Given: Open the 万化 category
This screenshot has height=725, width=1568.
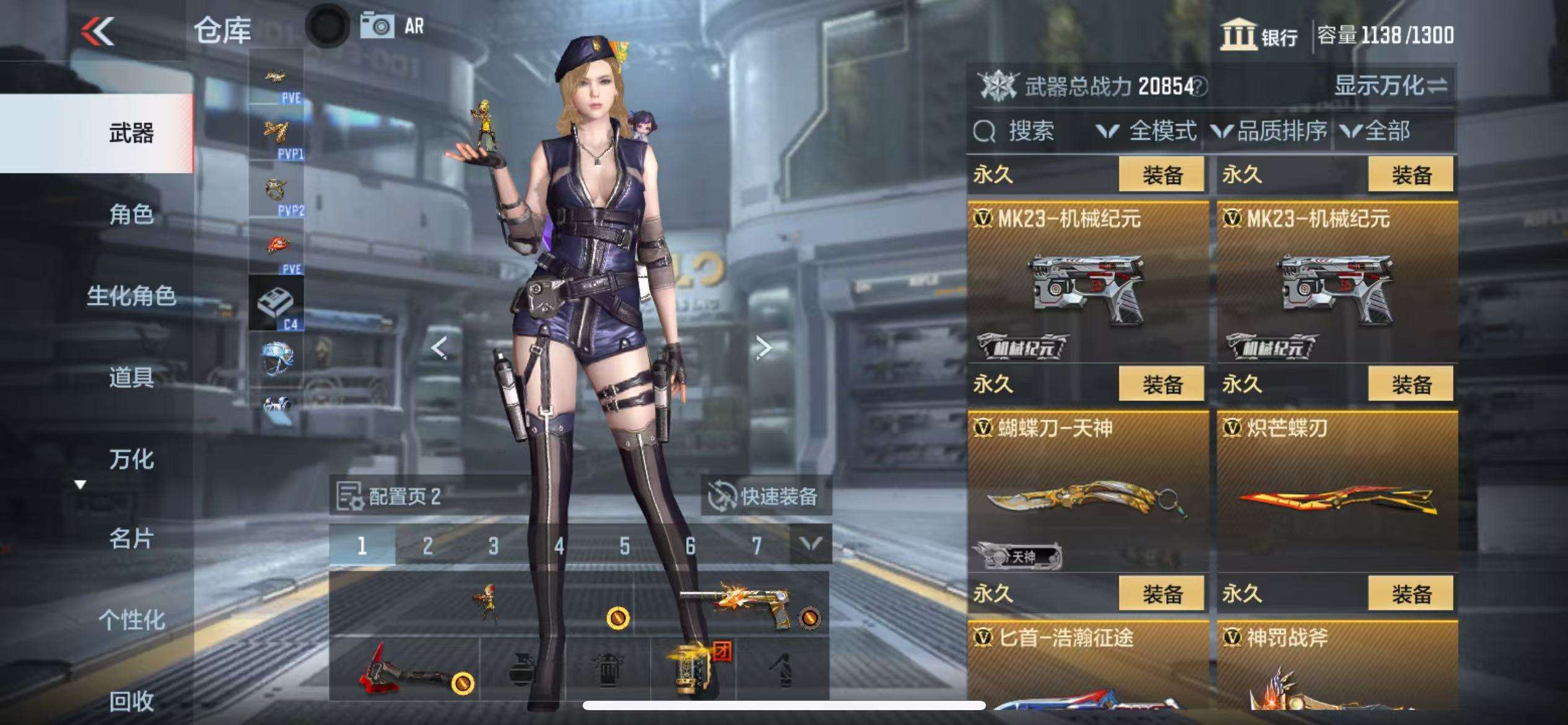Looking at the screenshot, I should coord(131,459).
